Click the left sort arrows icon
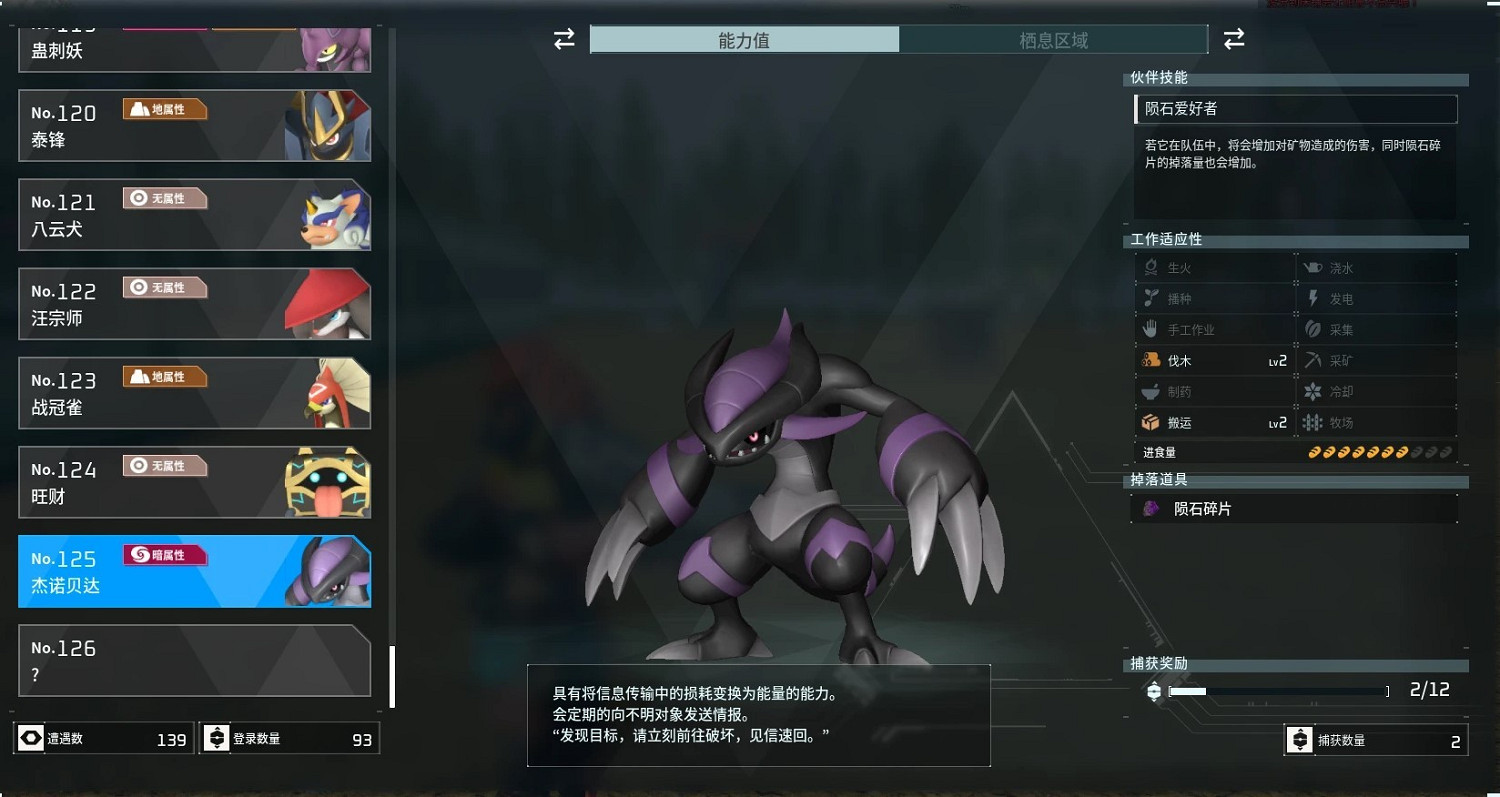This screenshot has width=1500, height=797. 564,38
